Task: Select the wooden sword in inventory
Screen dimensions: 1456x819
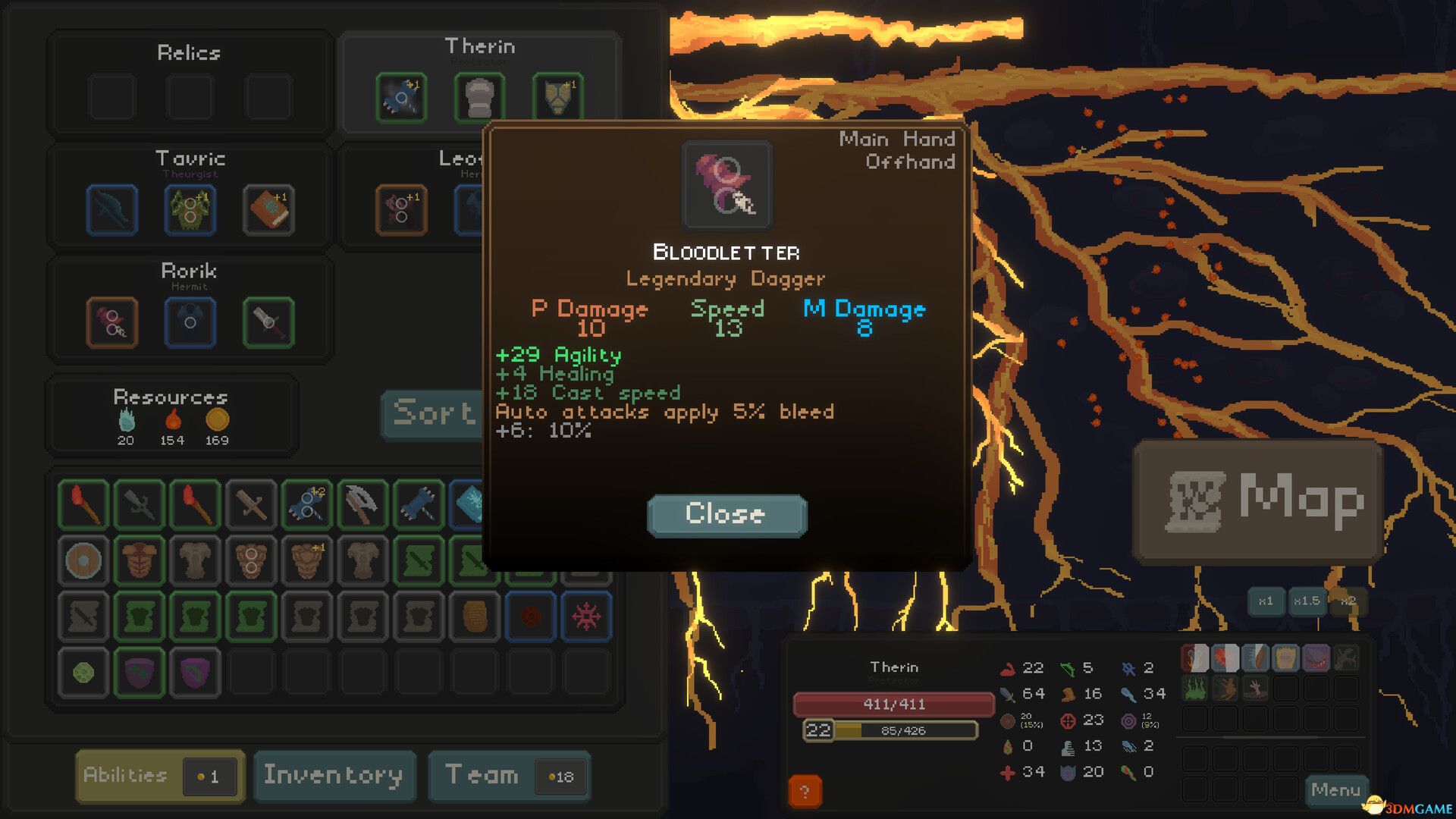Action: tap(251, 504)
